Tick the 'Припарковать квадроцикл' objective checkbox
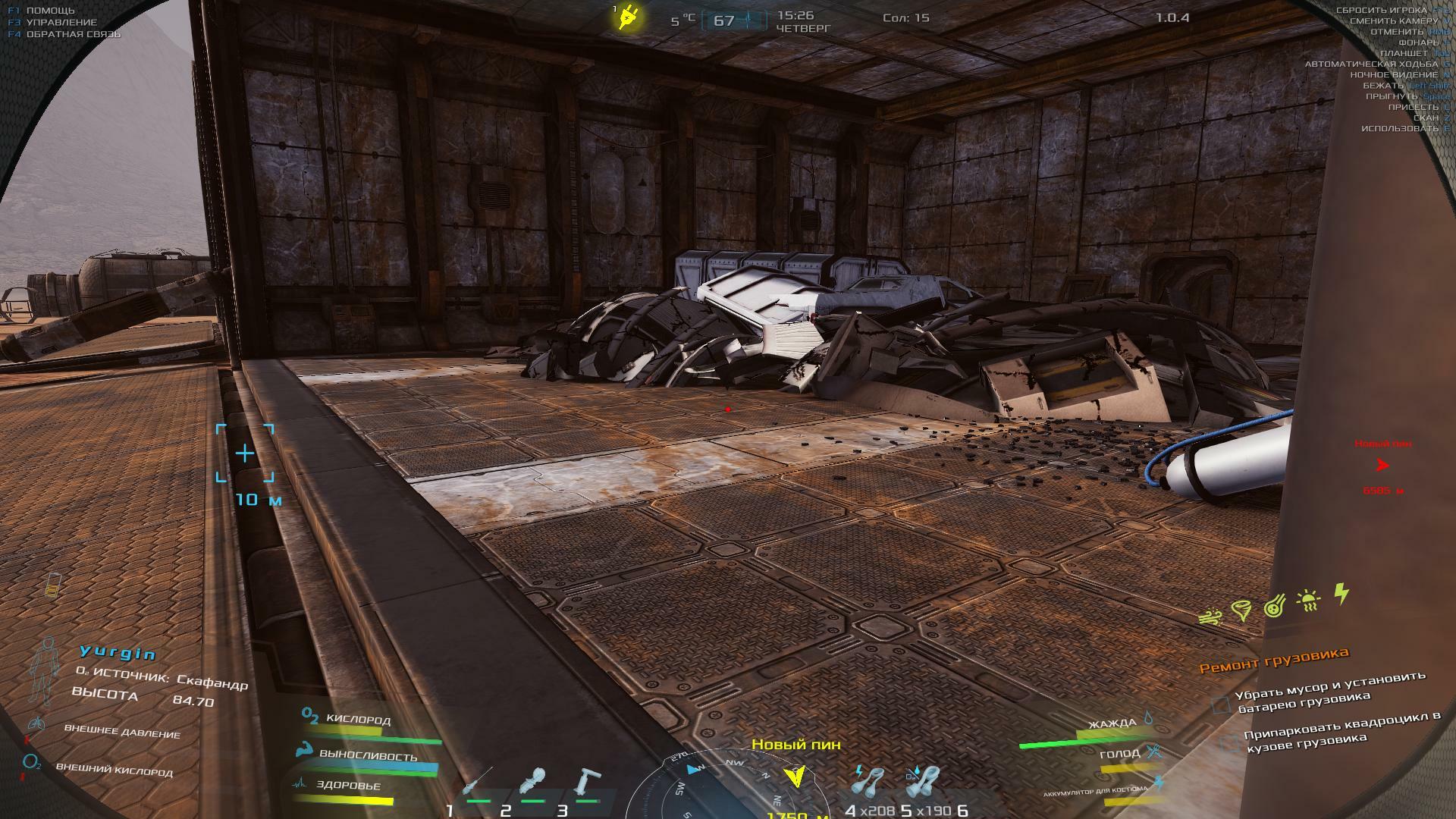The height and width of the screenshot is (819, 1456). [1228, 743]
